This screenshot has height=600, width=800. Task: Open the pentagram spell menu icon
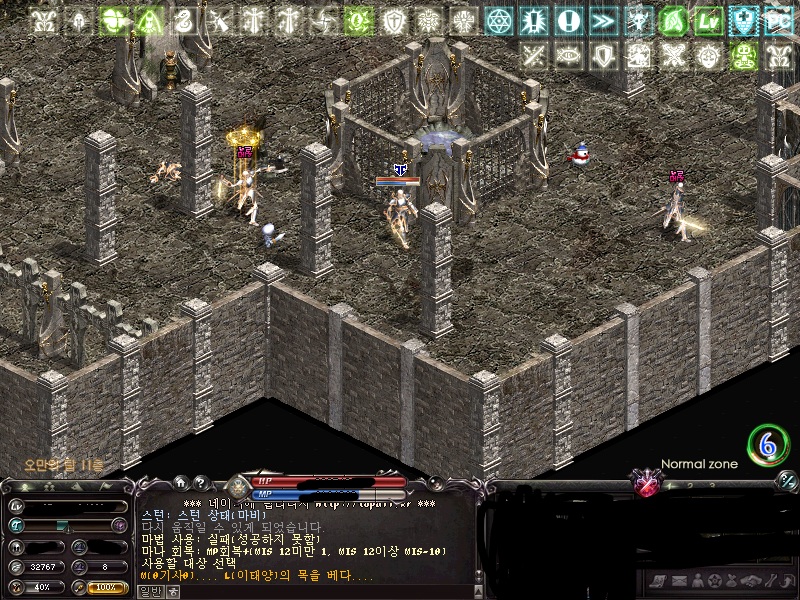[x=713, y=581]
